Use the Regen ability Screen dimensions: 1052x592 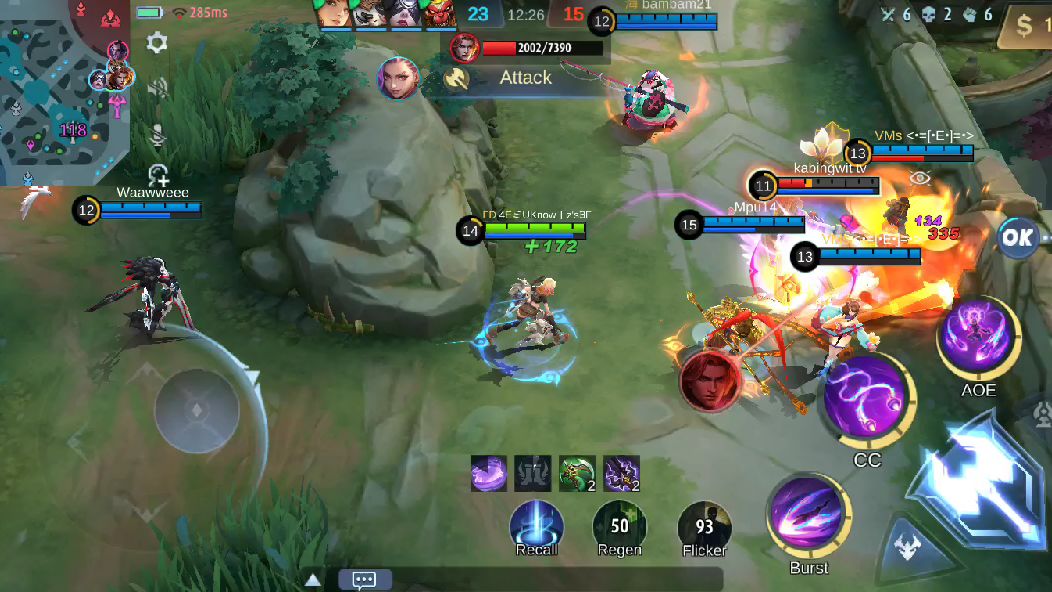[x=620, y=527]
